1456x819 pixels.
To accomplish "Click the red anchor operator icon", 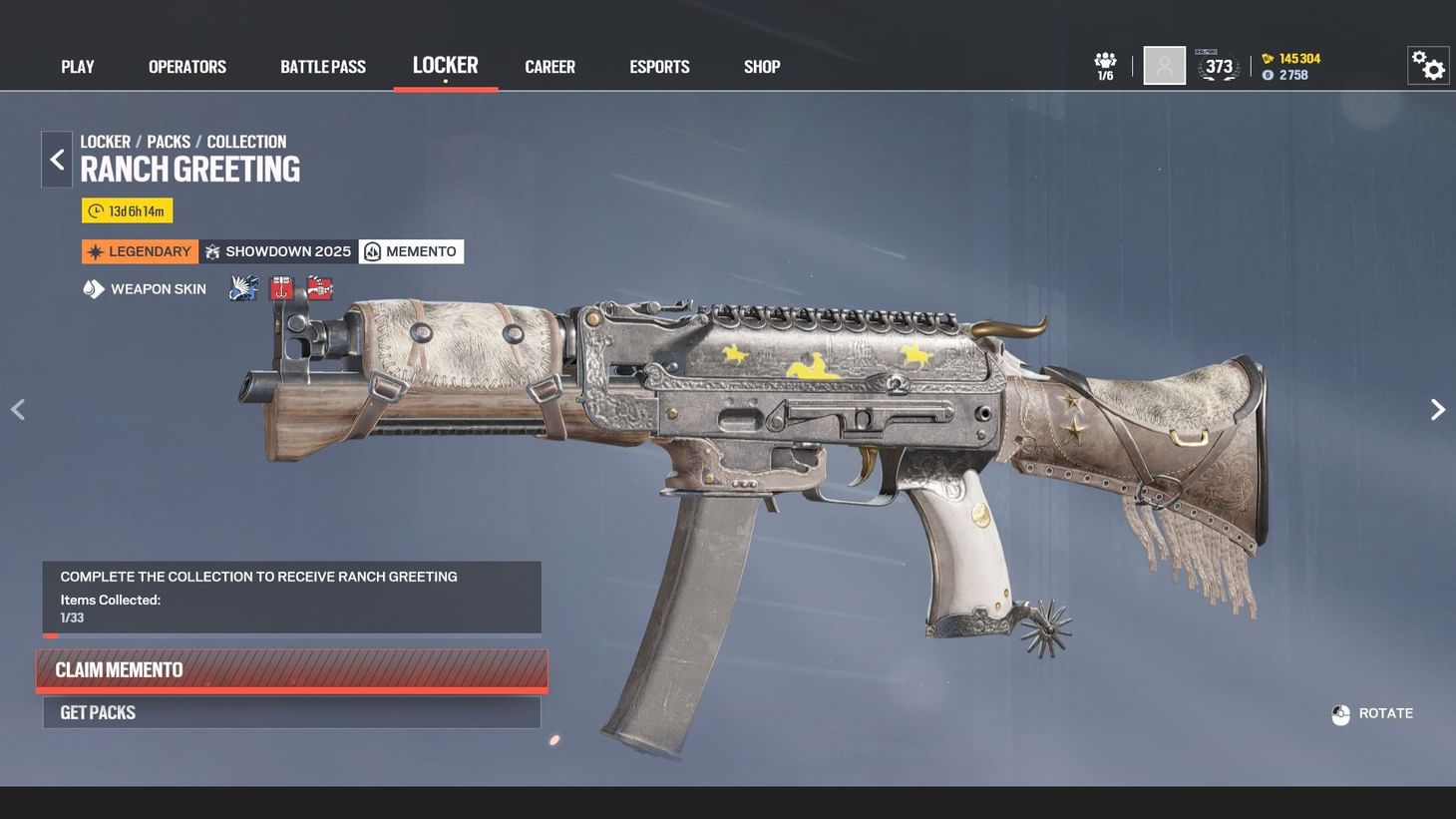I will click(280, 288).
